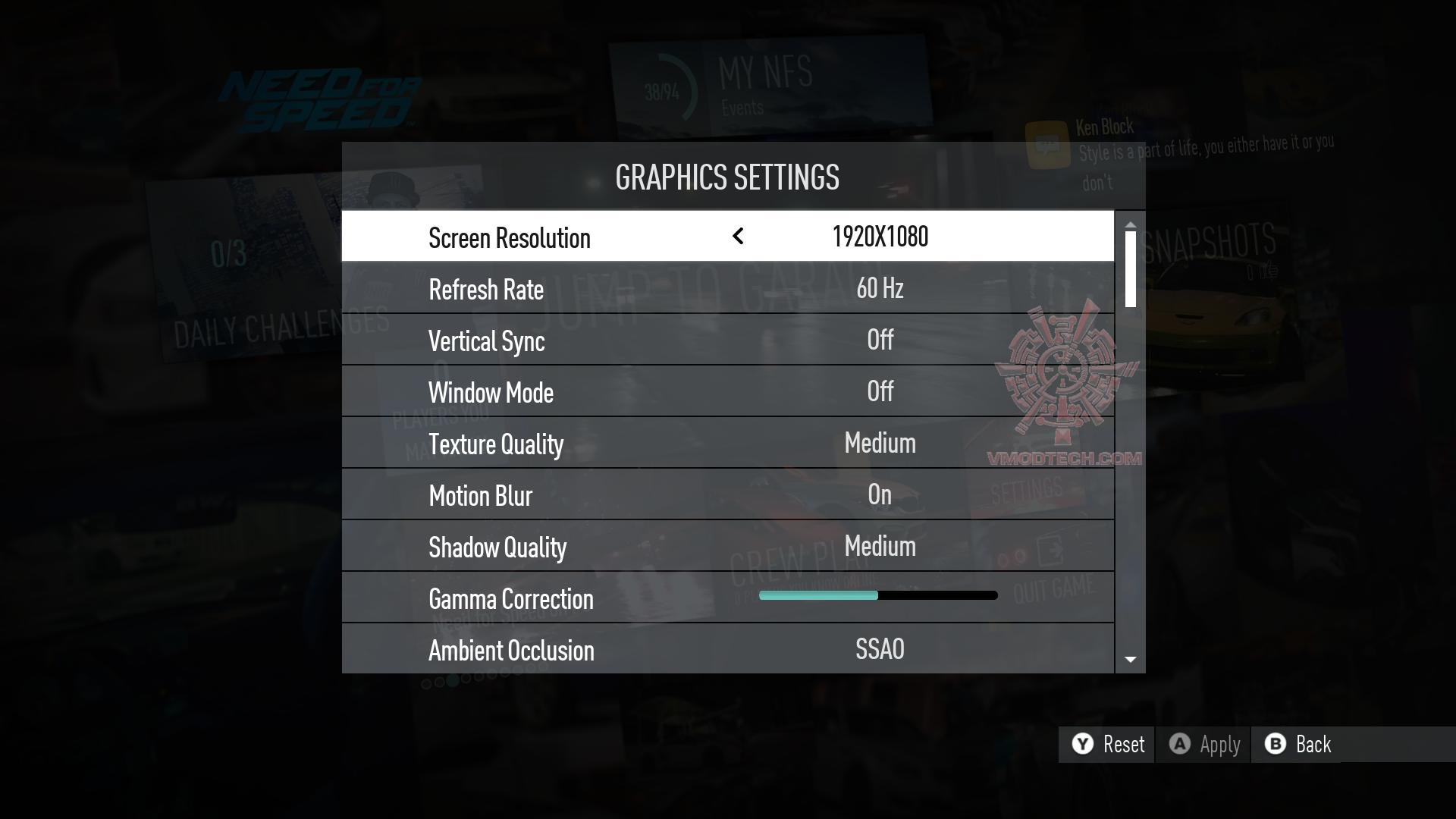The image size is (1456, 819).
Task: Select the Ambient Occlusion row
Action: [727, 650]
